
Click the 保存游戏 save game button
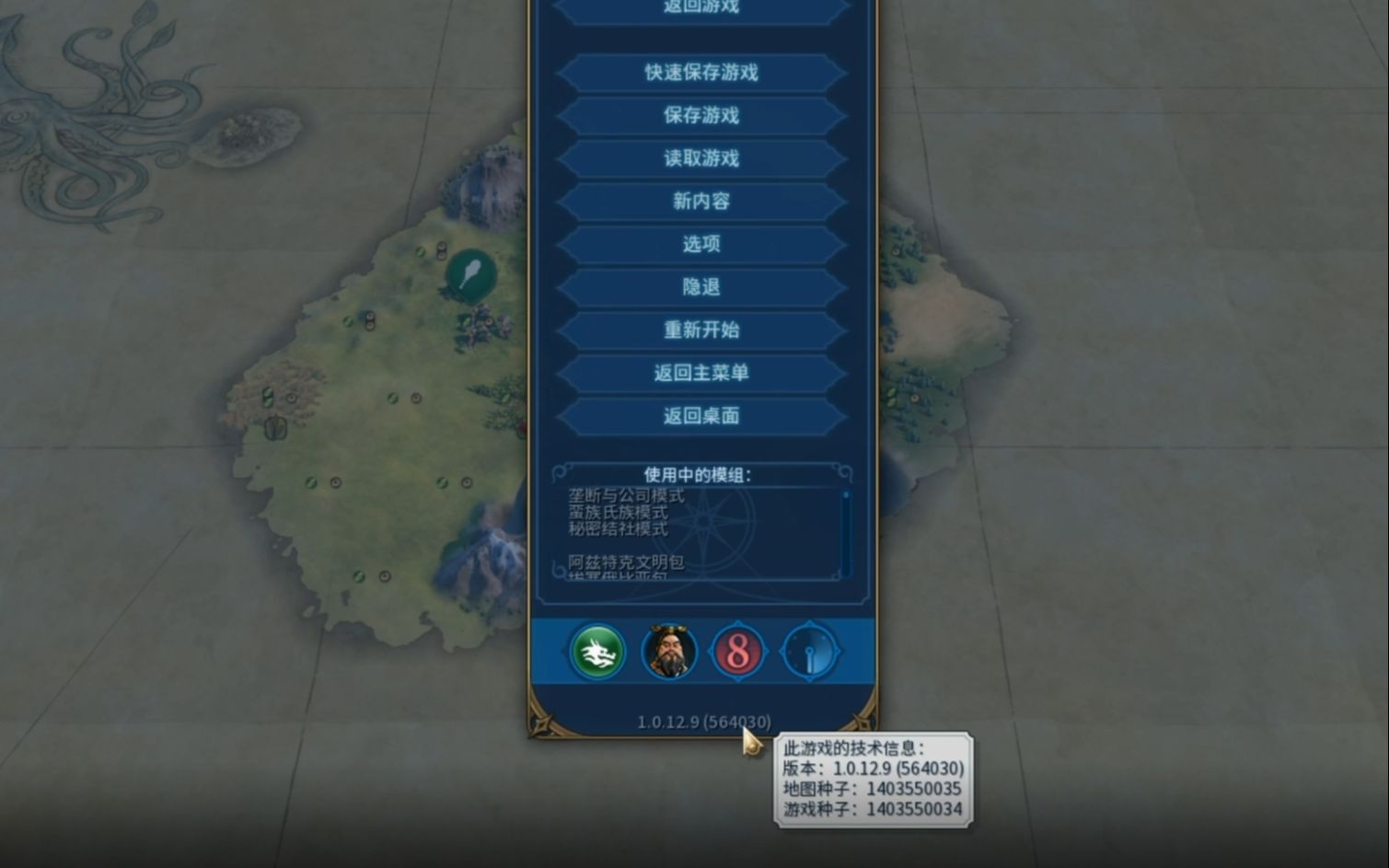click(x=703, y=116)
